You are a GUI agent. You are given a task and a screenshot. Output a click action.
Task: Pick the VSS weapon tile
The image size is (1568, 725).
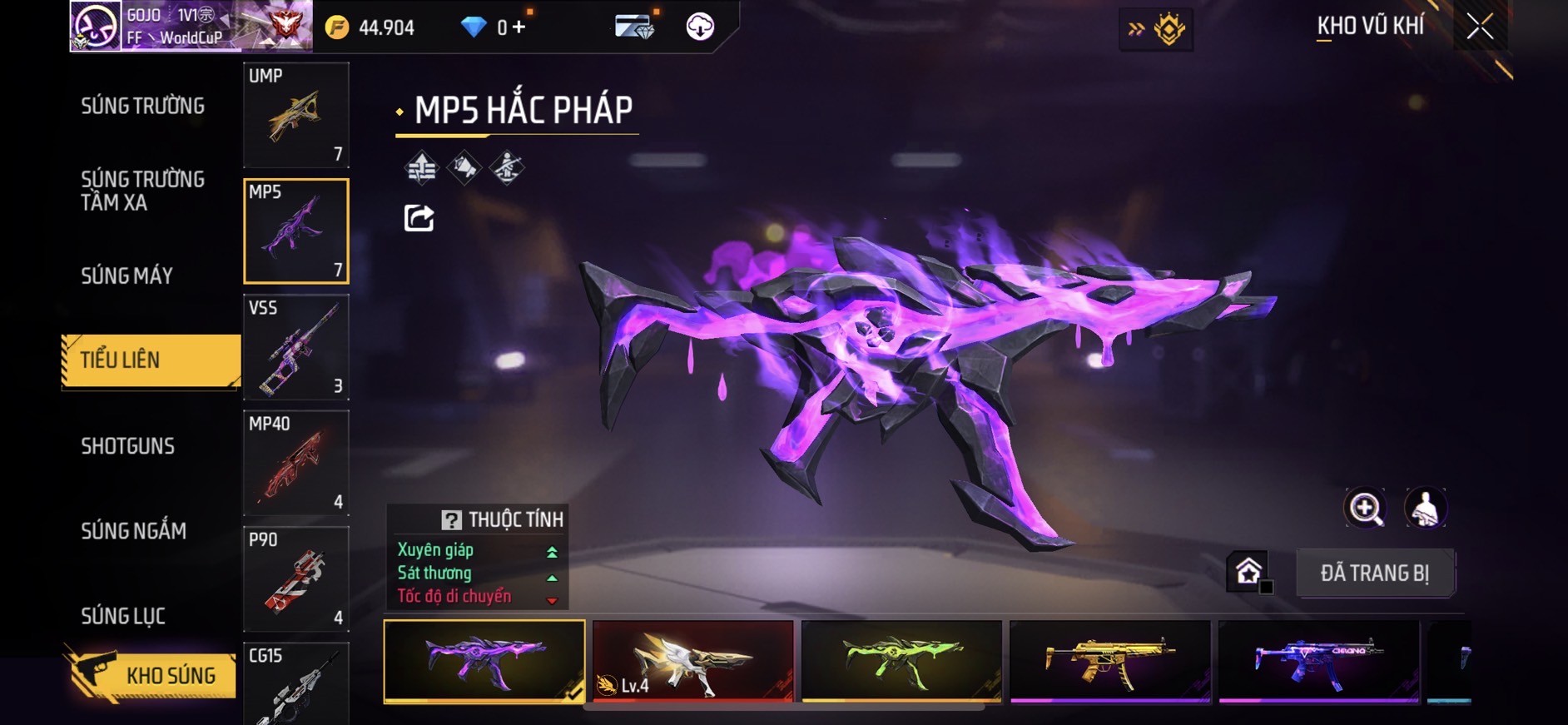click(x=295, y=347)
